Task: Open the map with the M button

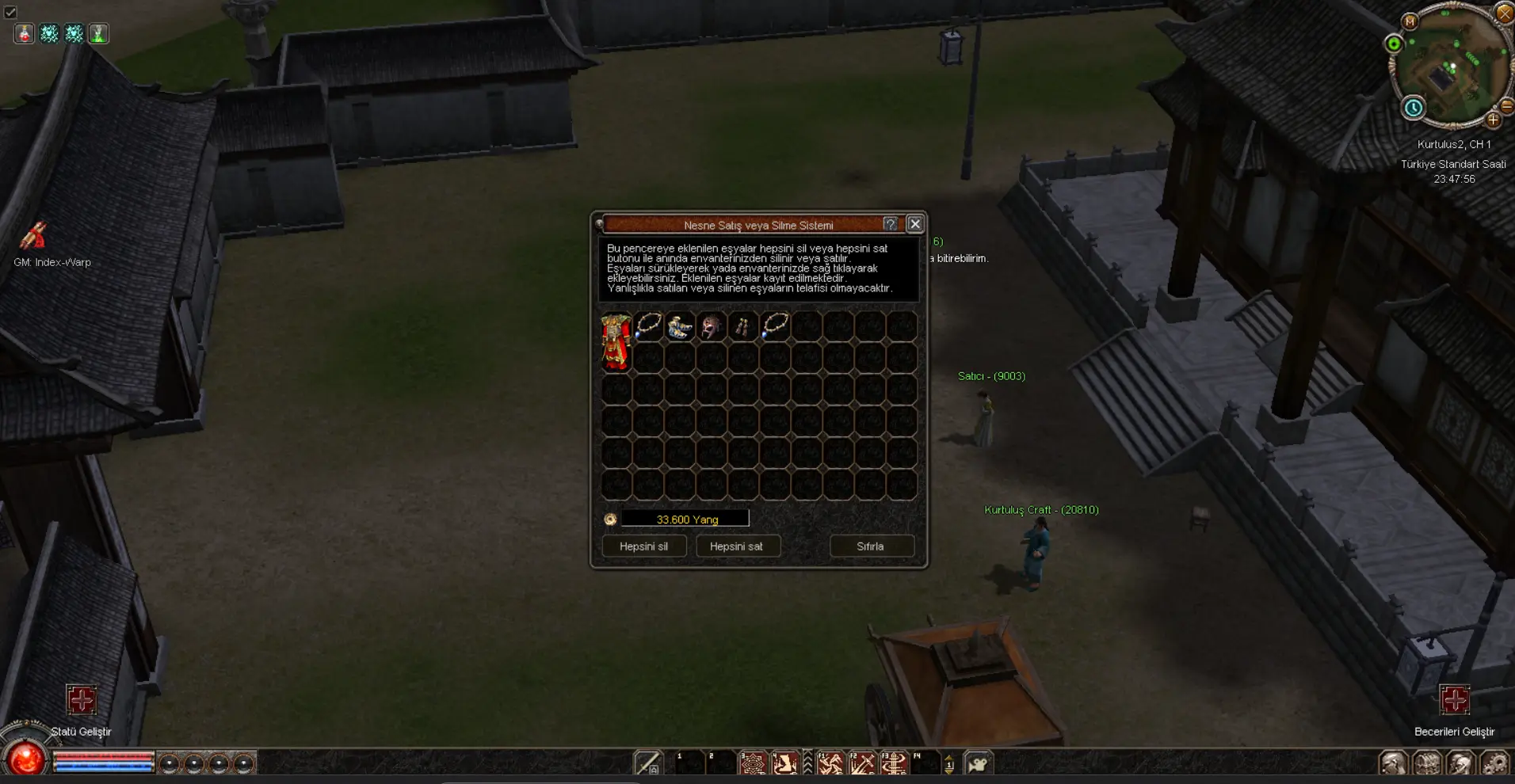Action: click(1410, 21)
